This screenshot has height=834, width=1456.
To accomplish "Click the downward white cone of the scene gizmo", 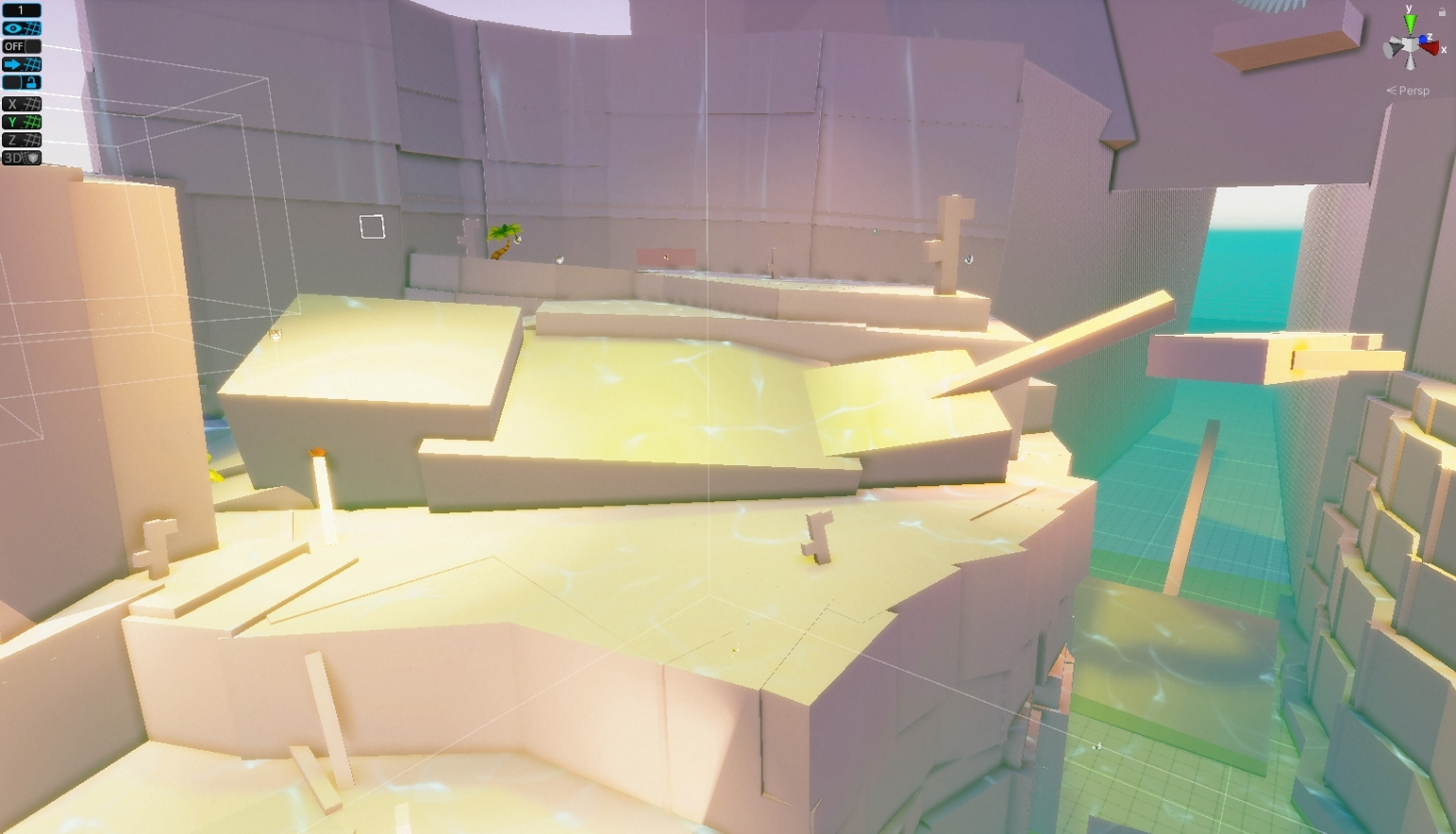I will coord(1410,62).
